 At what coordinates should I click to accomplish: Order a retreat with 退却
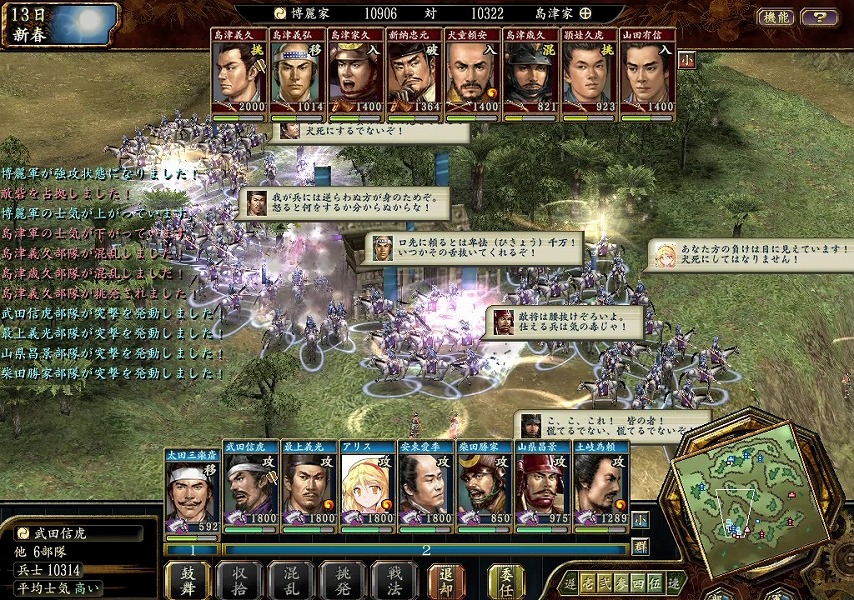click(447, 579)
